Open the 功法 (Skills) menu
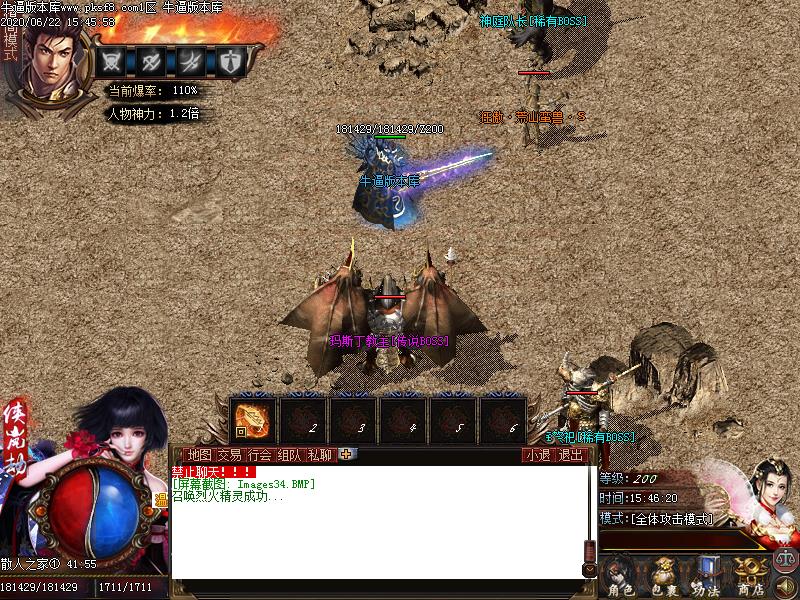 (x=706, y=577)
